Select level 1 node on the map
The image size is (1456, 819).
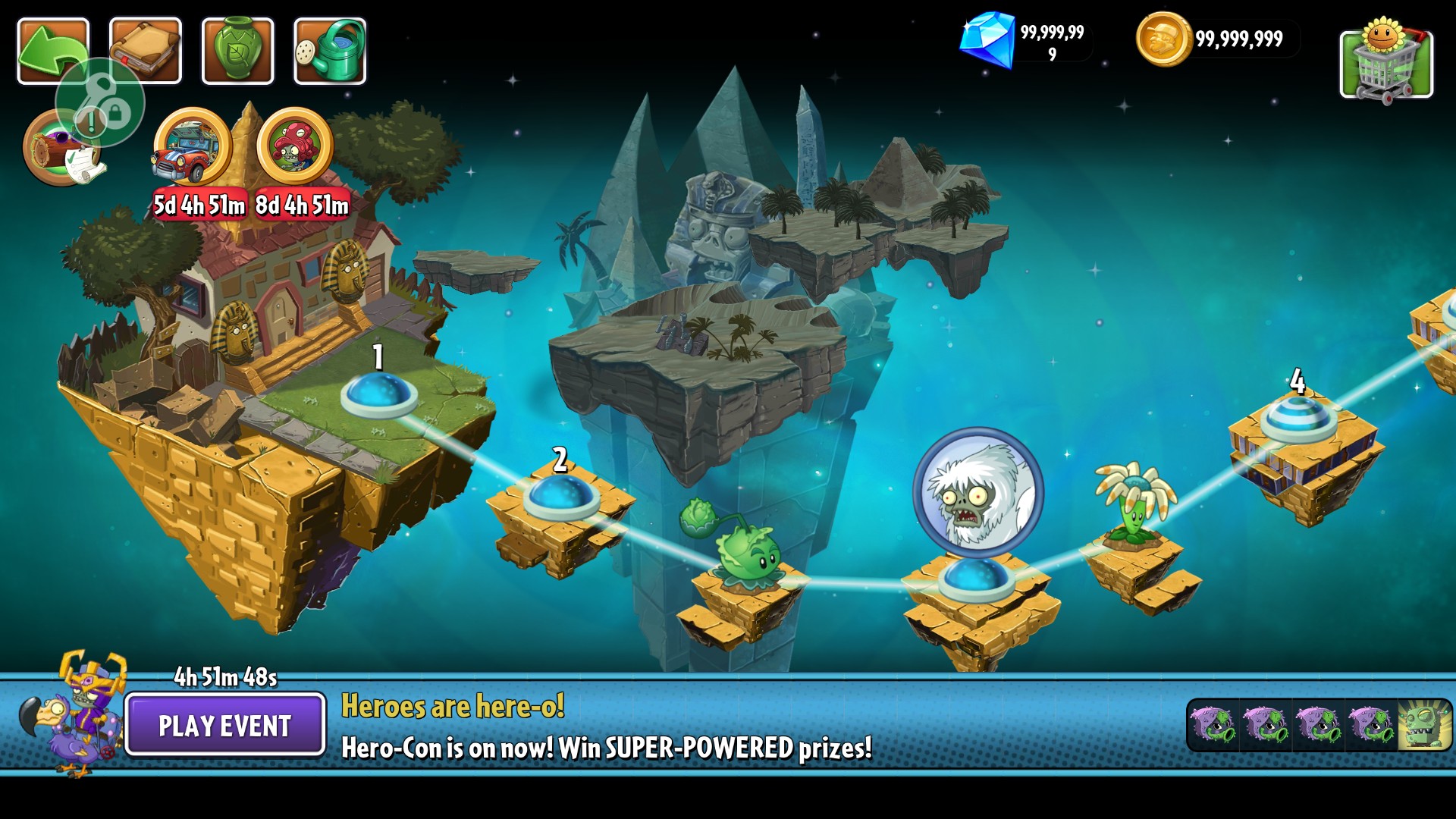click(378, 394)
